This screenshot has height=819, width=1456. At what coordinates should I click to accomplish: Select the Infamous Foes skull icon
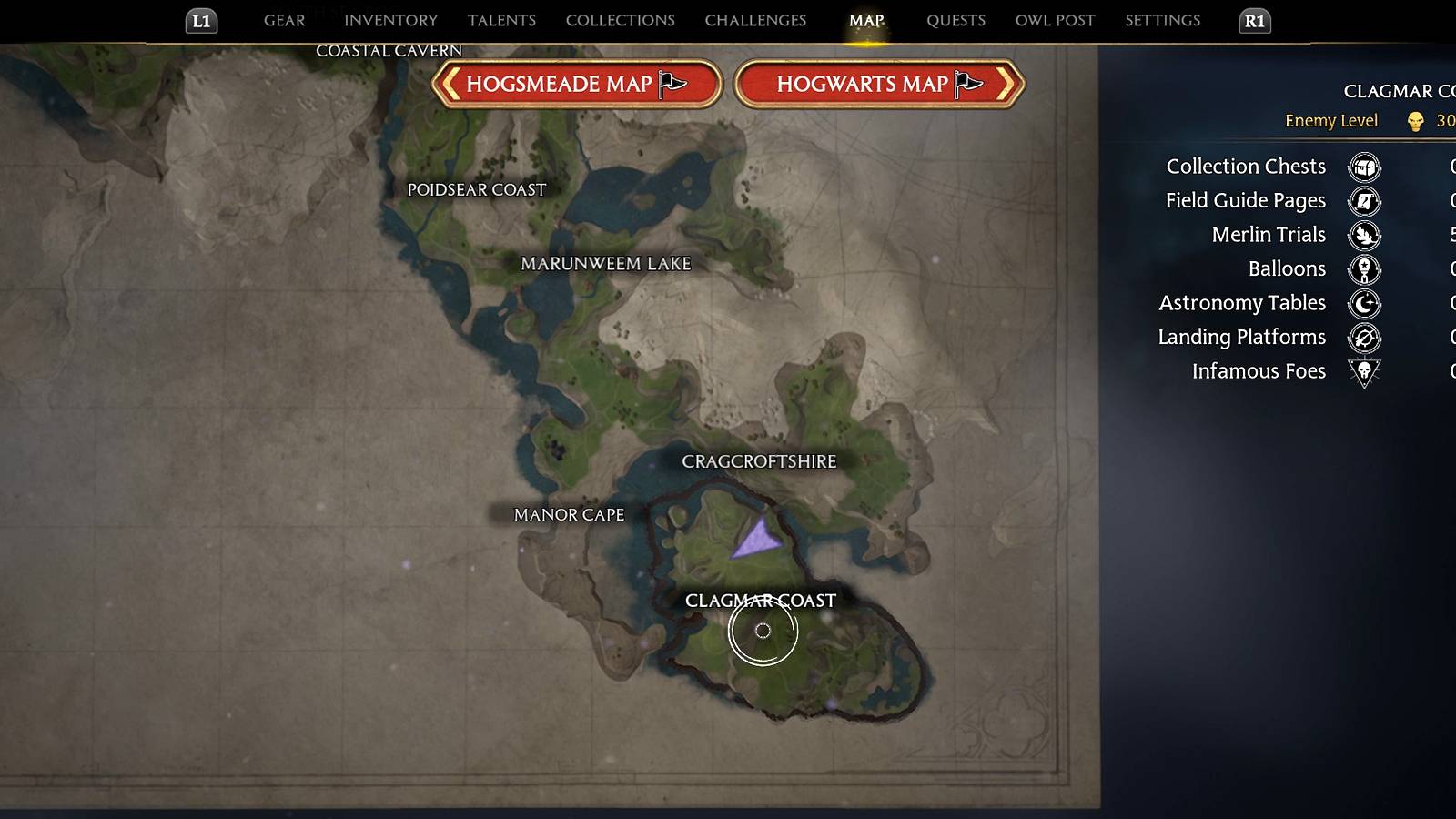1364,372
